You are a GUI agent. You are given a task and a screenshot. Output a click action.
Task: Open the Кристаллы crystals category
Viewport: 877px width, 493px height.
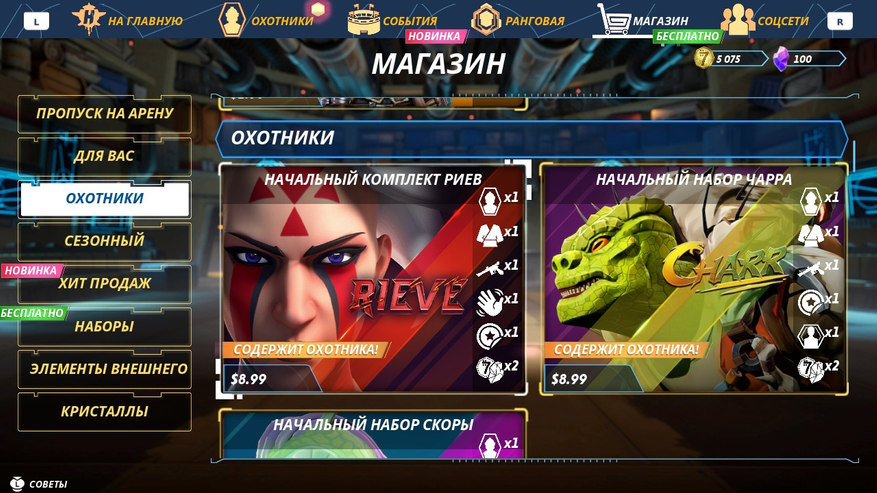click(x=104, y=411)
